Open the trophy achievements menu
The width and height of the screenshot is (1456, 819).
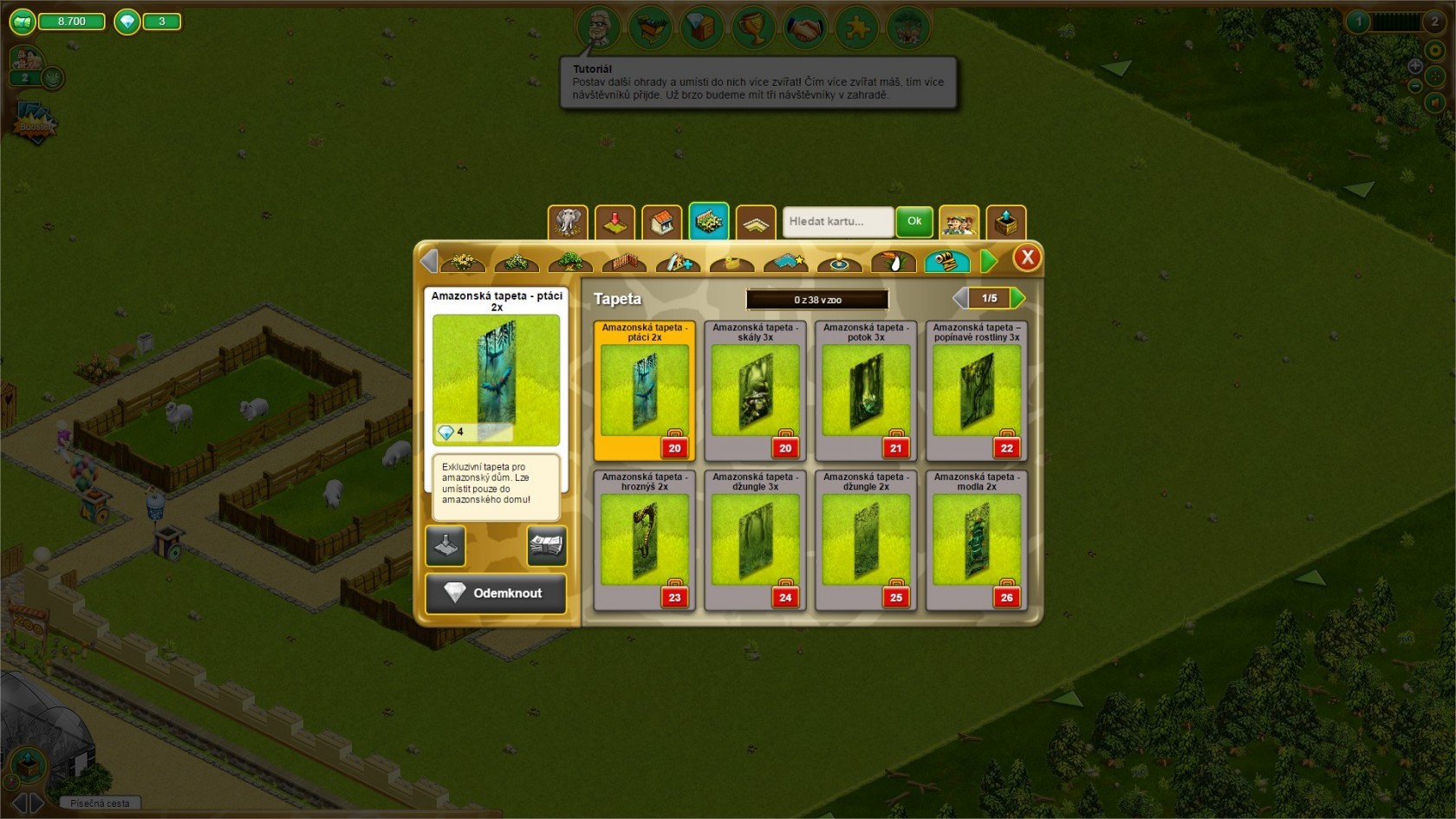tap(753, 29)
